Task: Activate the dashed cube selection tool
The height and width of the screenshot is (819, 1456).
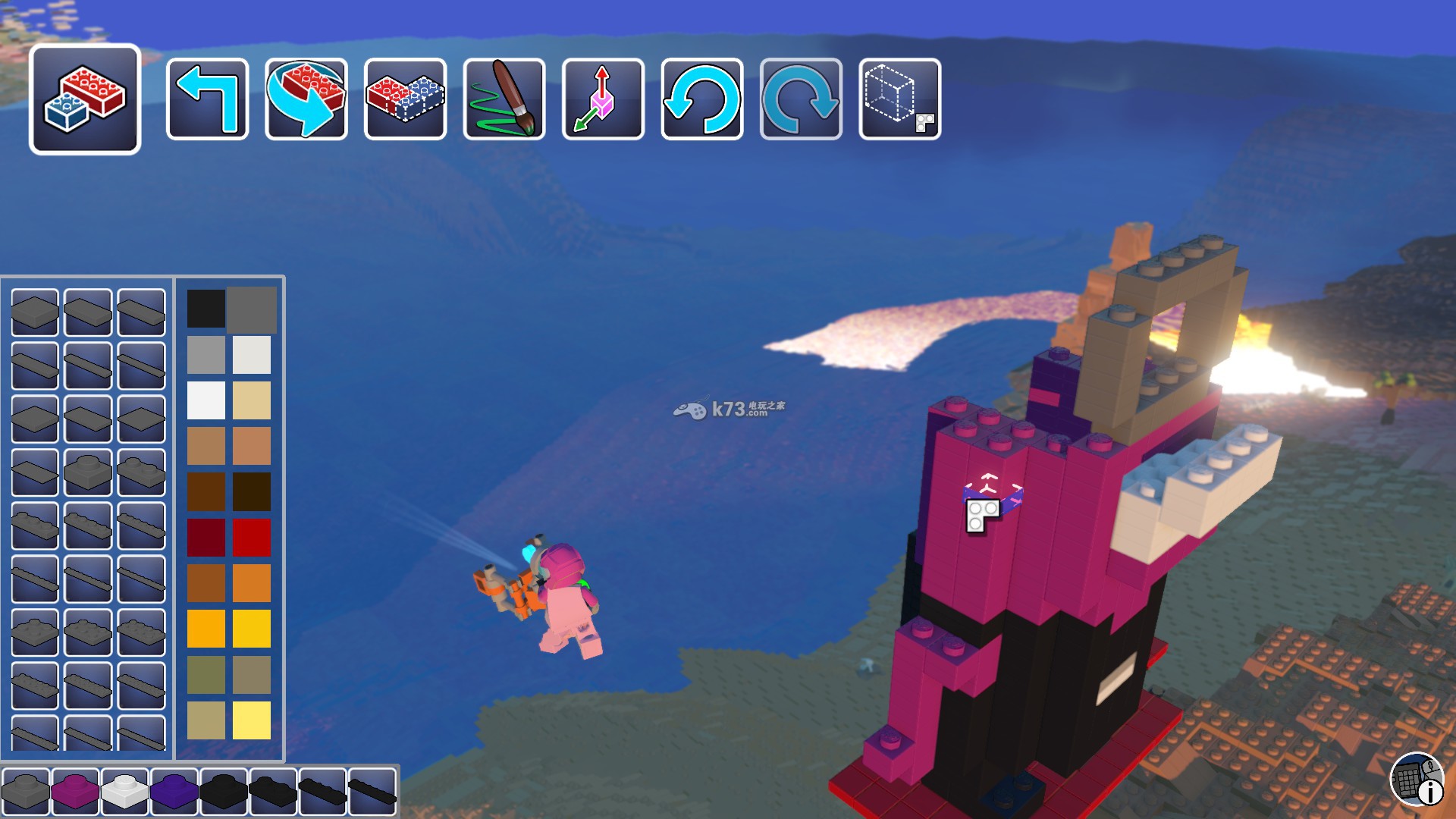Action: [x=900, y=99]
